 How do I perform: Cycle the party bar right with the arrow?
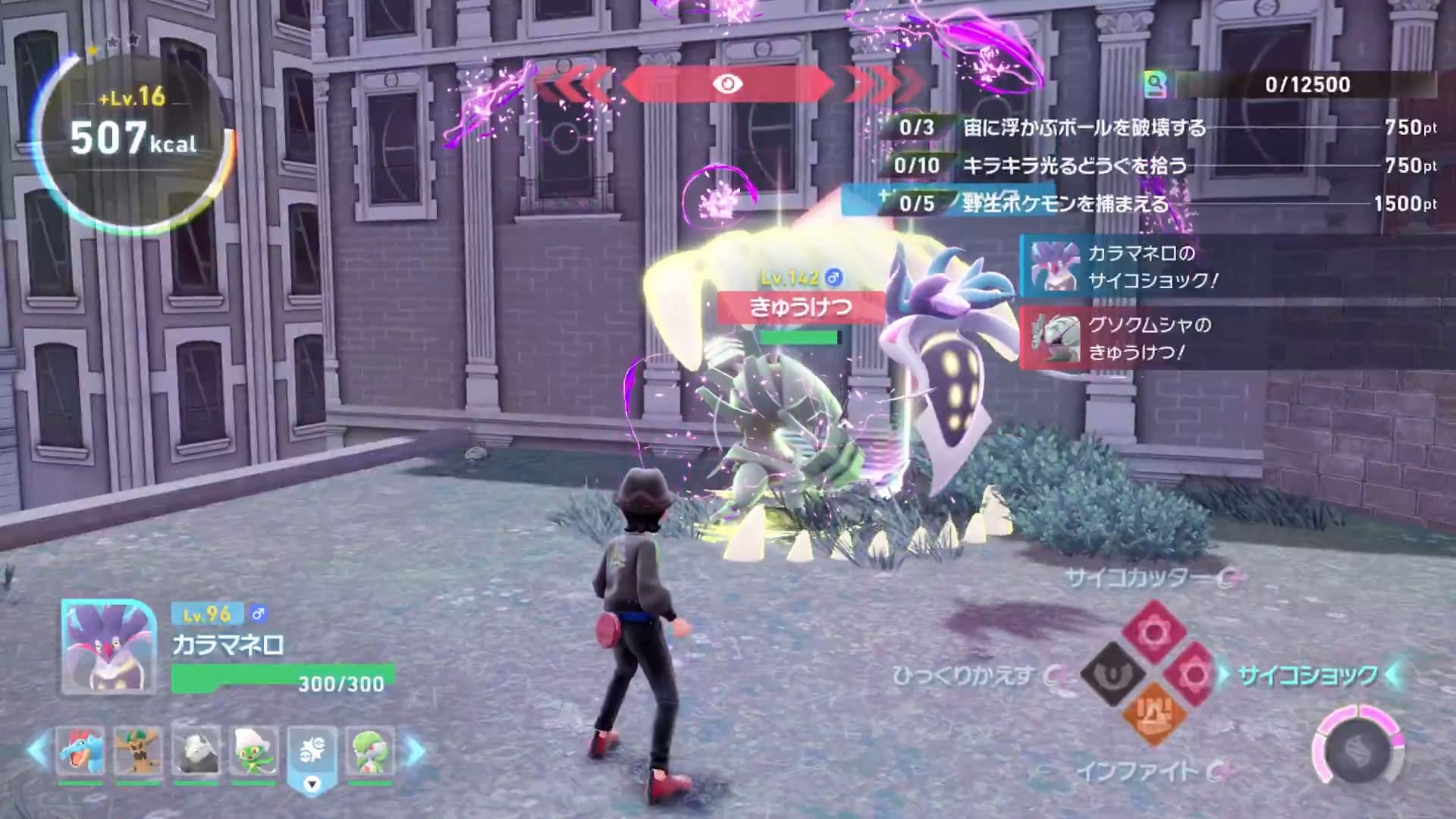pos(415,751)
